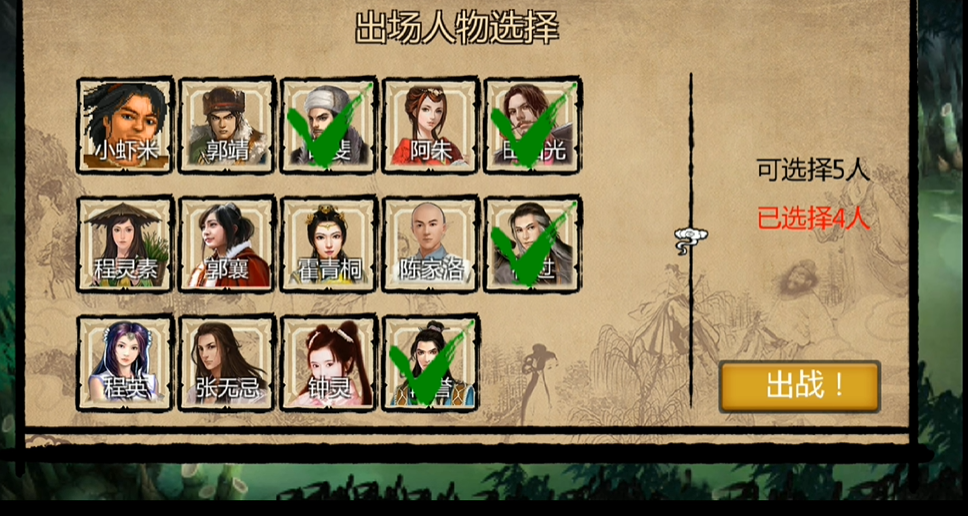This screenshot has height=516, width=968.
Task: Click the 出战 battle start button
Action: pyautogui.click(x=799, y=386)
